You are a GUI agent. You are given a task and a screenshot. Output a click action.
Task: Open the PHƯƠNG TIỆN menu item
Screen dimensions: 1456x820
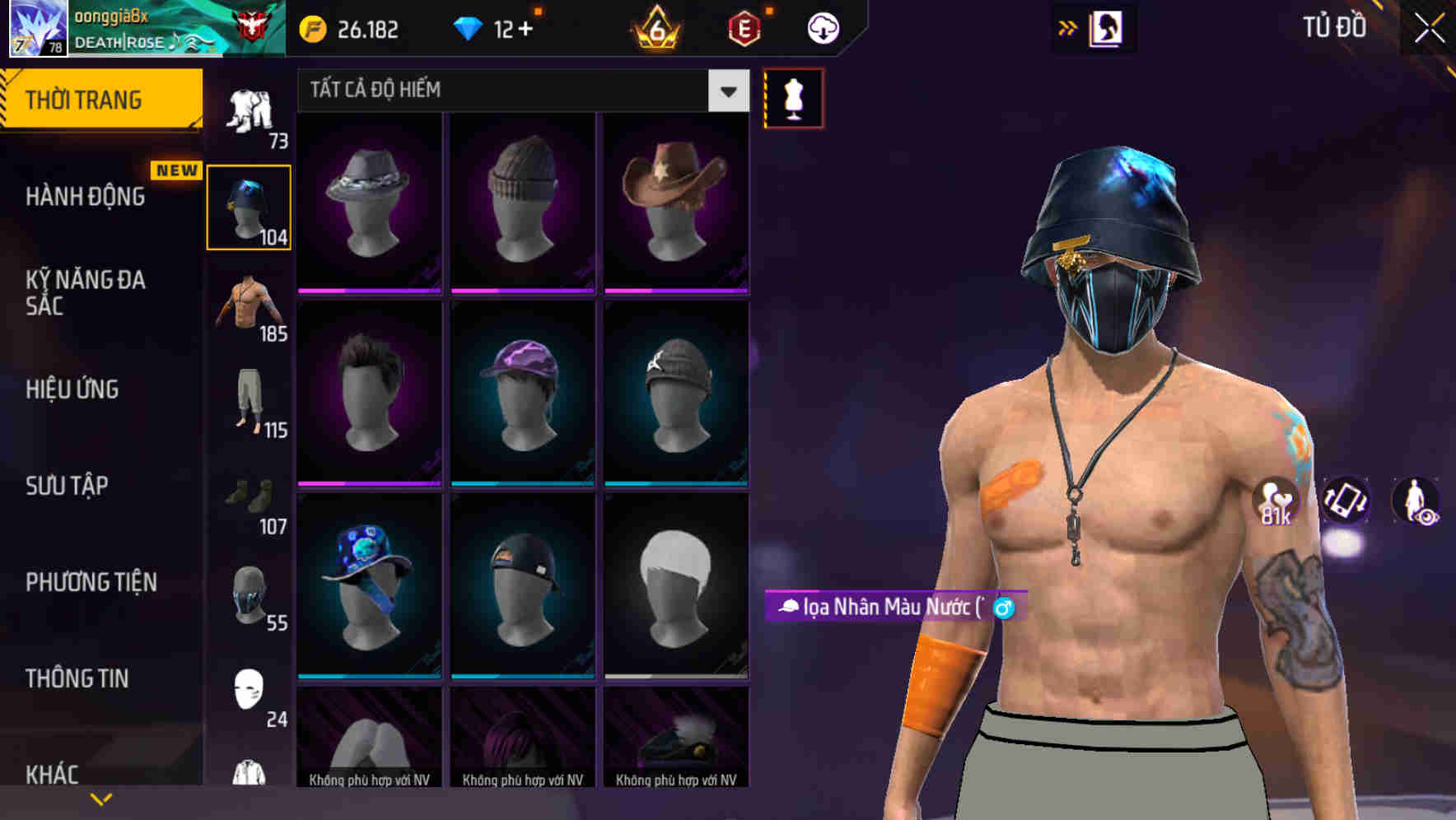(x=91, y=582)
